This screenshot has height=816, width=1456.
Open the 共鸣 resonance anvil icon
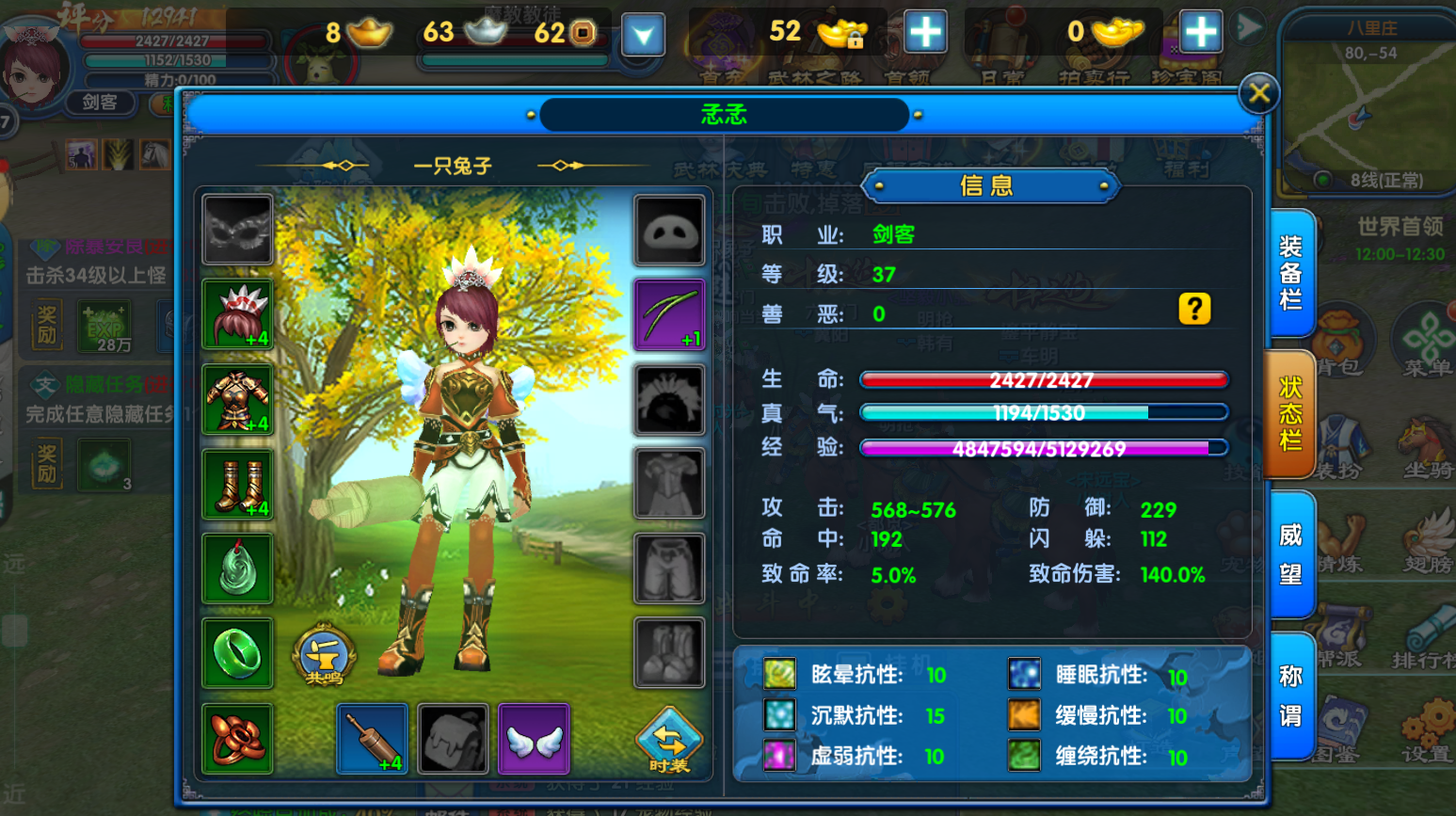click(323, 654)
